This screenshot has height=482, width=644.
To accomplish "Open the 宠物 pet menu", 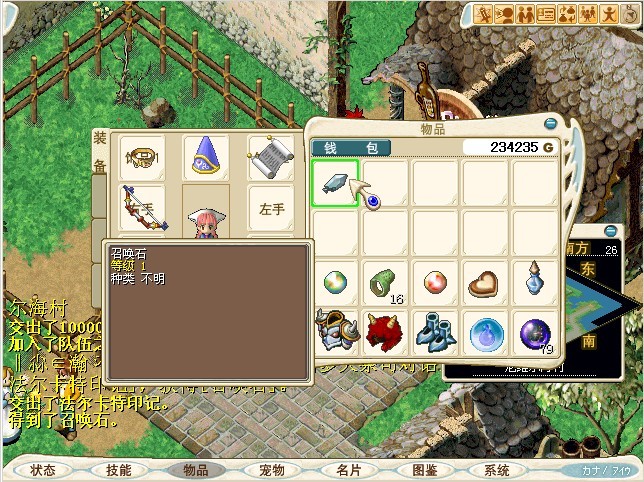I will click(x=271, y=469).
